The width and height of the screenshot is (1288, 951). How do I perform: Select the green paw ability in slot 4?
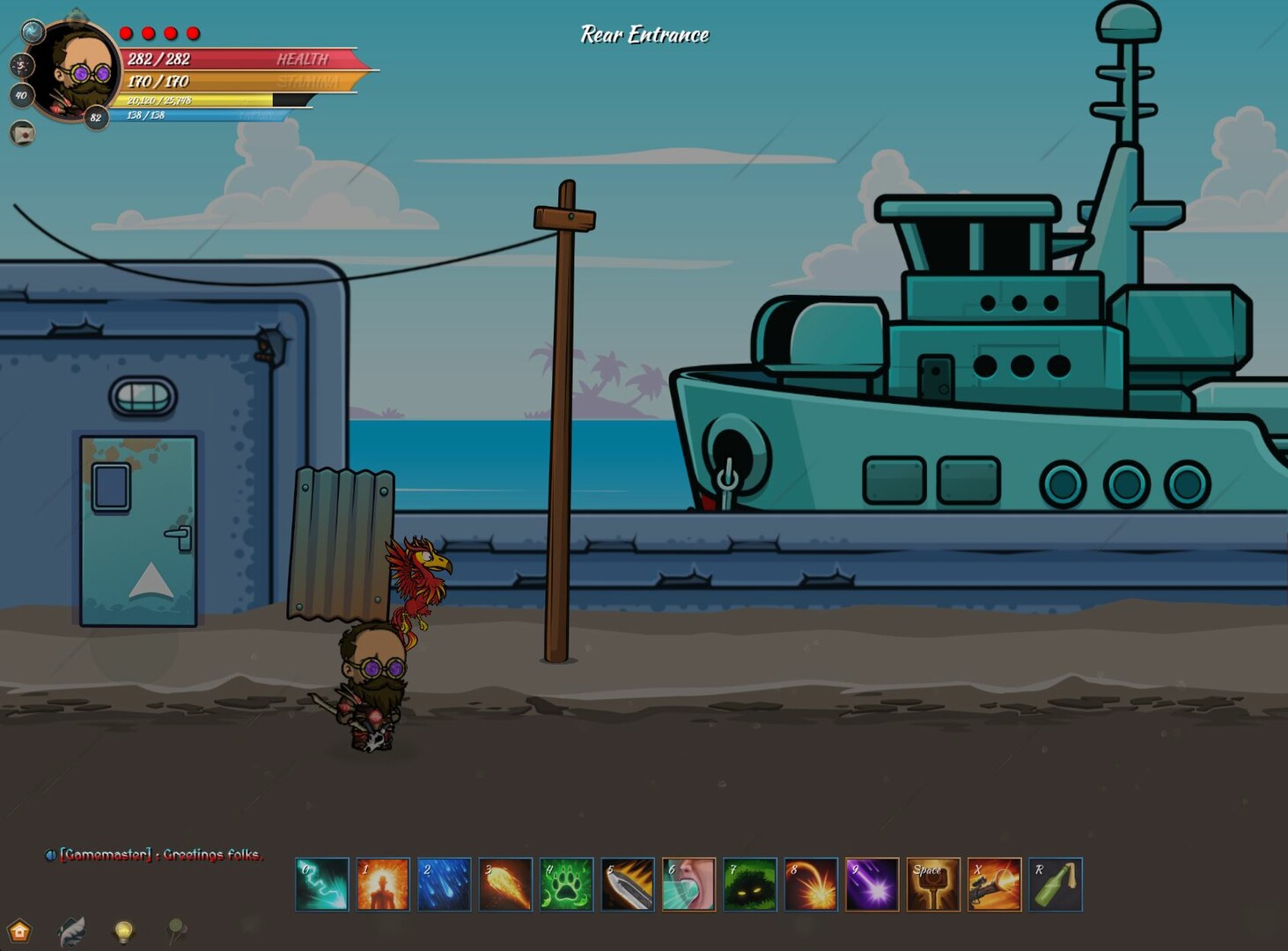[565, 885]
